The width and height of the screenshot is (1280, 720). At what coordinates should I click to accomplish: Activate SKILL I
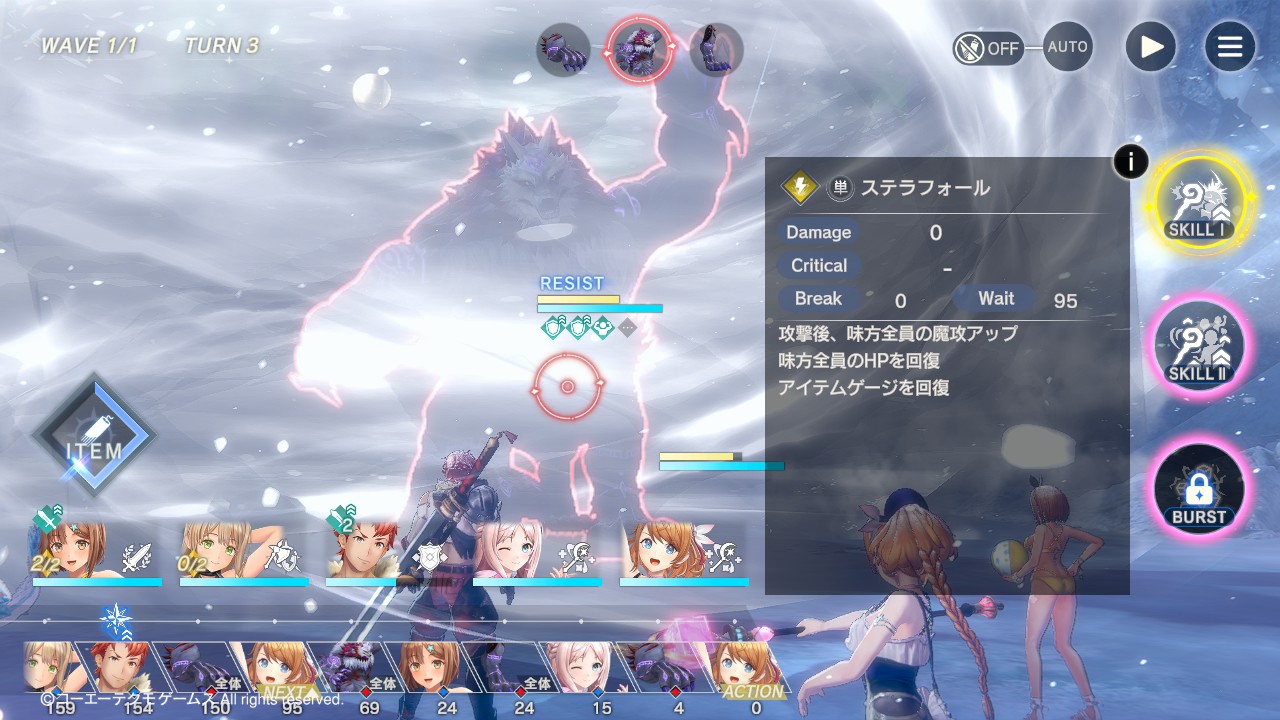click(1199, 203)
